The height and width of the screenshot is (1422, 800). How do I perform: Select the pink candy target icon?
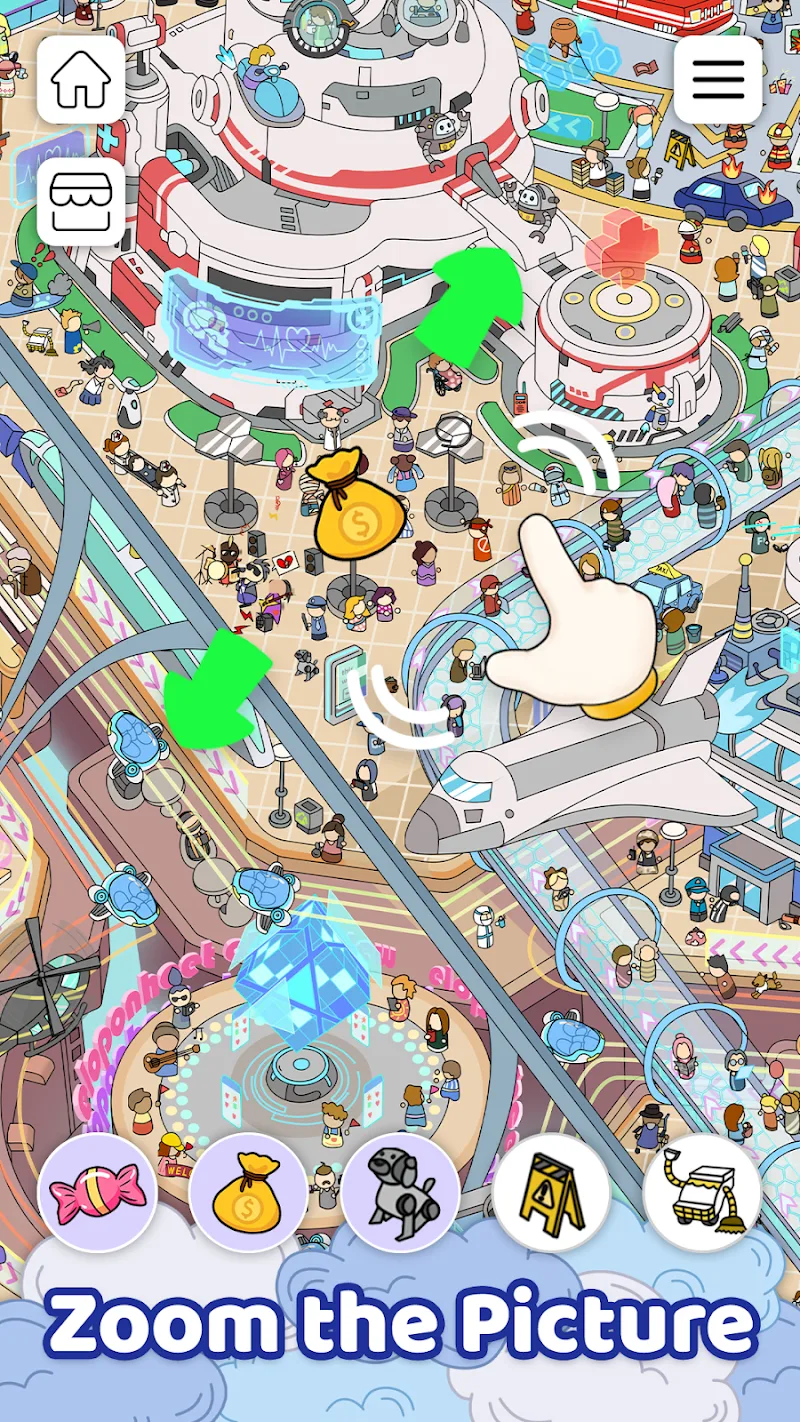97,1192
